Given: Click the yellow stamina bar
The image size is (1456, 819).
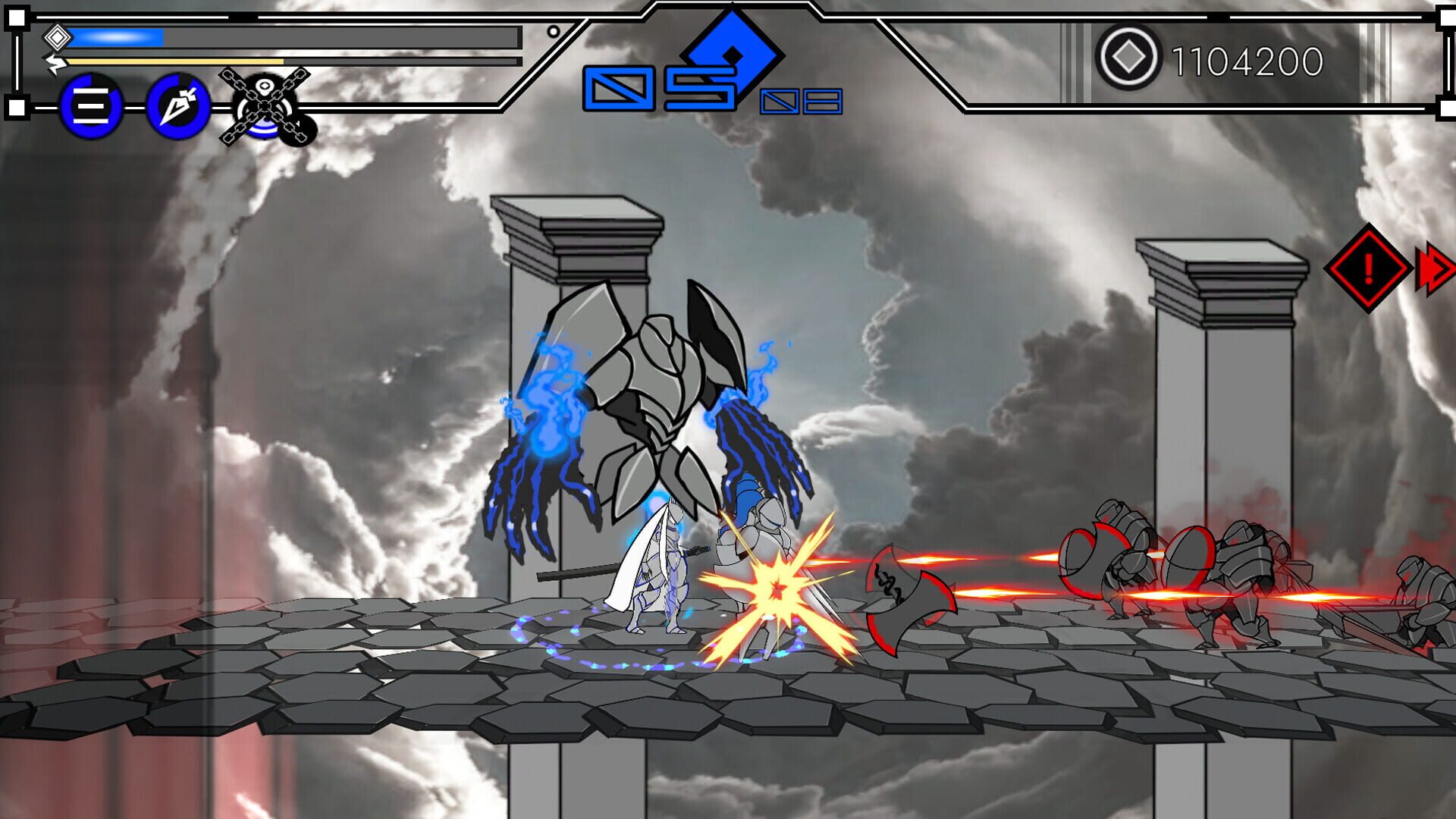Looking at the screenshot, I should tap(174, 61).
